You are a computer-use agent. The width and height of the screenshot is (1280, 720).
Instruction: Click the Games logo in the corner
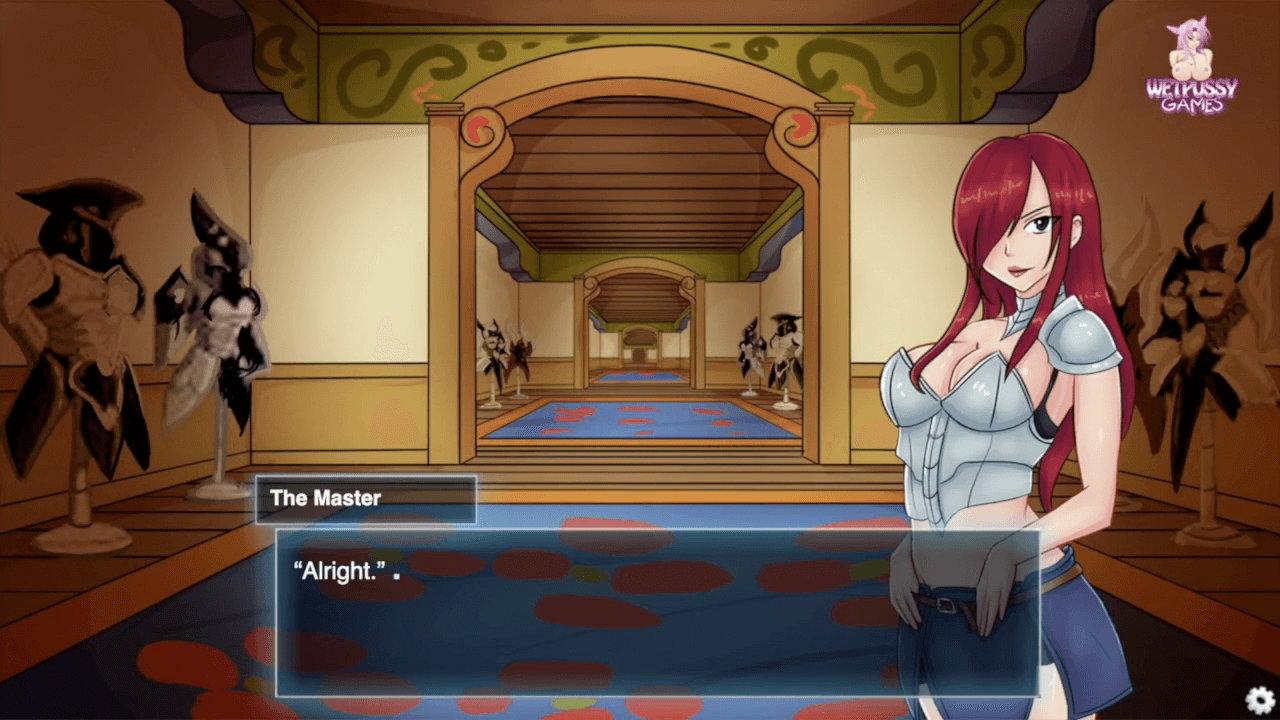(x=1191, y=68)
